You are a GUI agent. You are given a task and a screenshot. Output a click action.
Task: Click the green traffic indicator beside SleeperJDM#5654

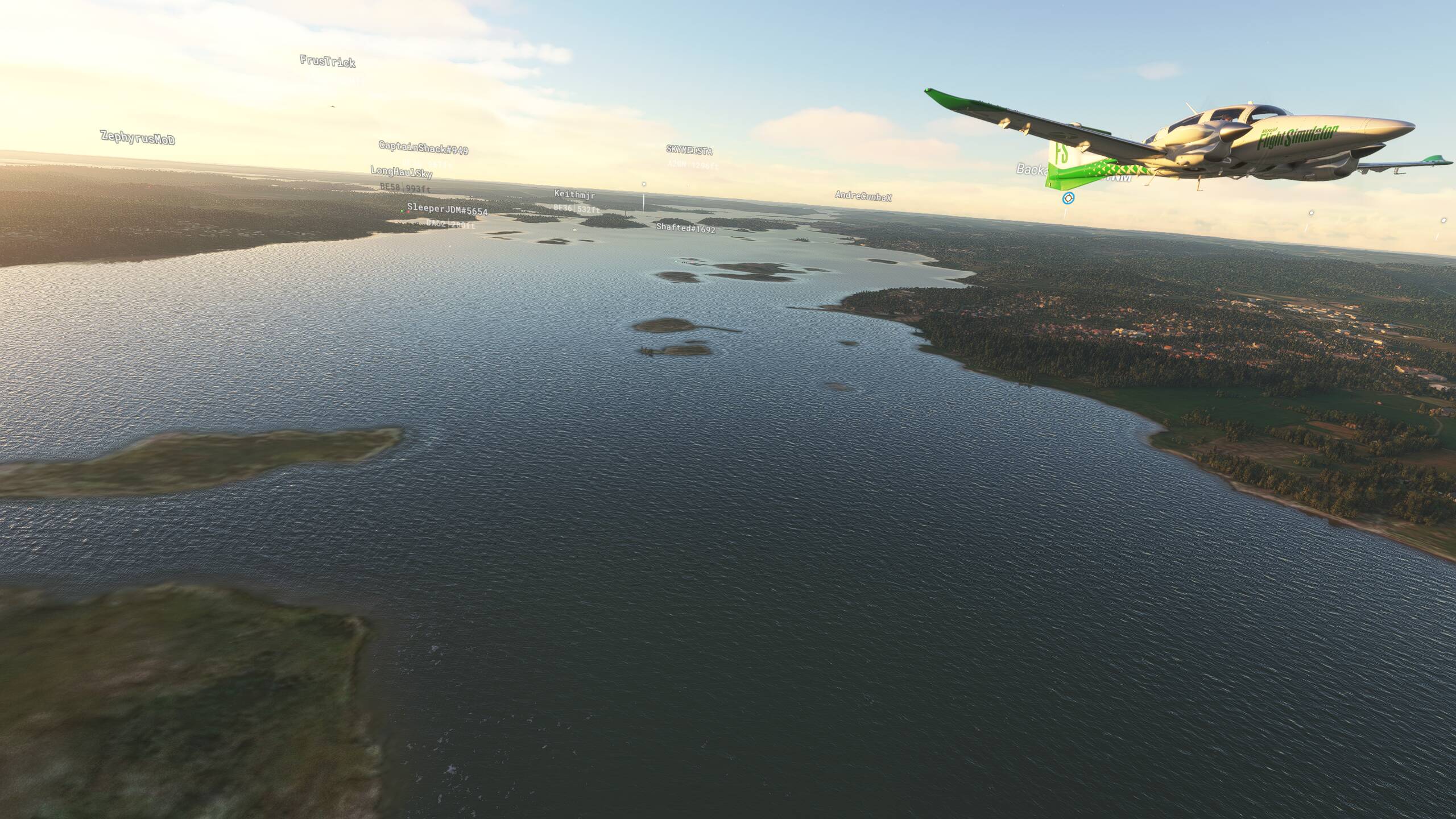point(402,212)
